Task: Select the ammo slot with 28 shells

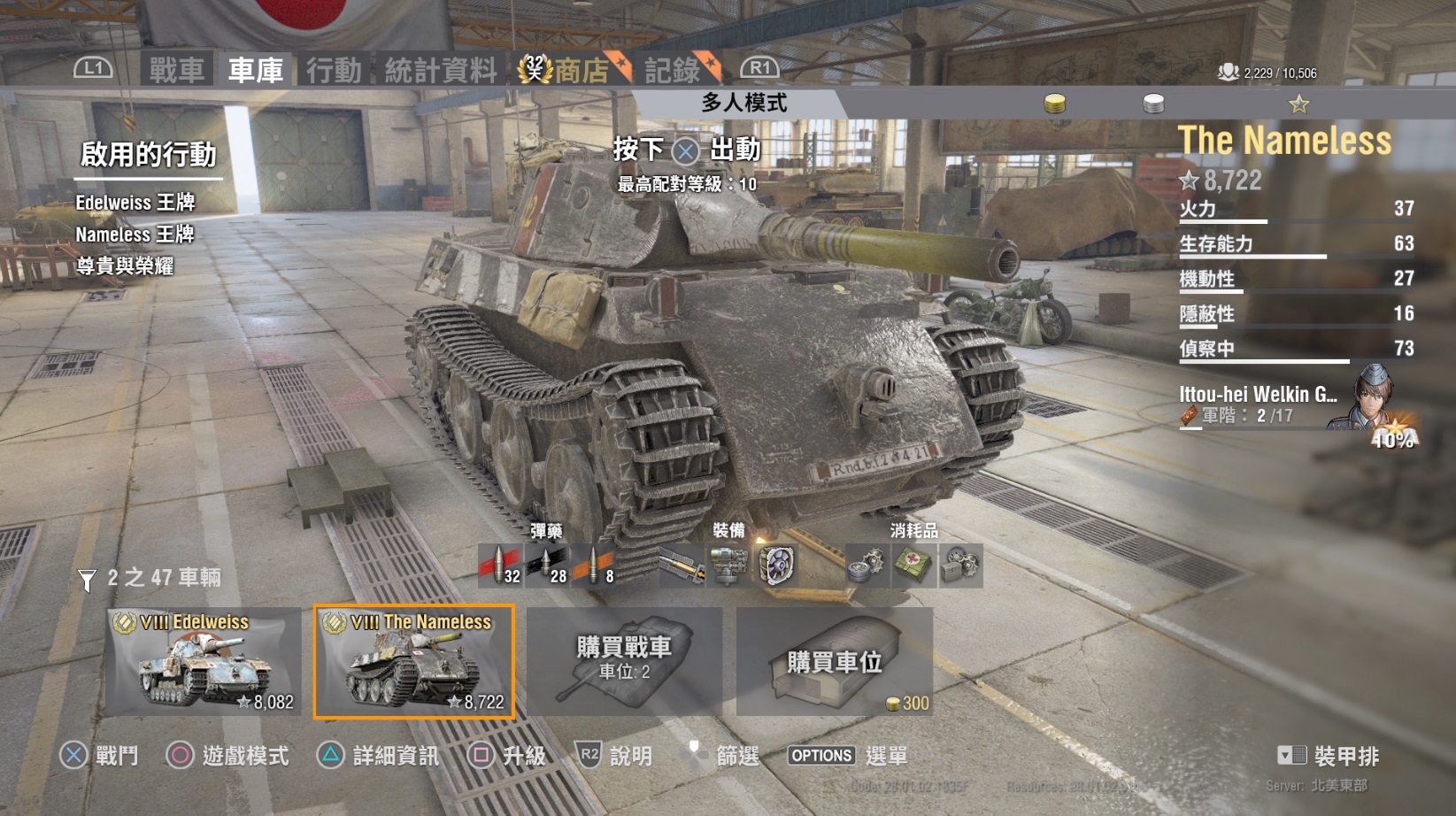Action: (x=546, y=565)
